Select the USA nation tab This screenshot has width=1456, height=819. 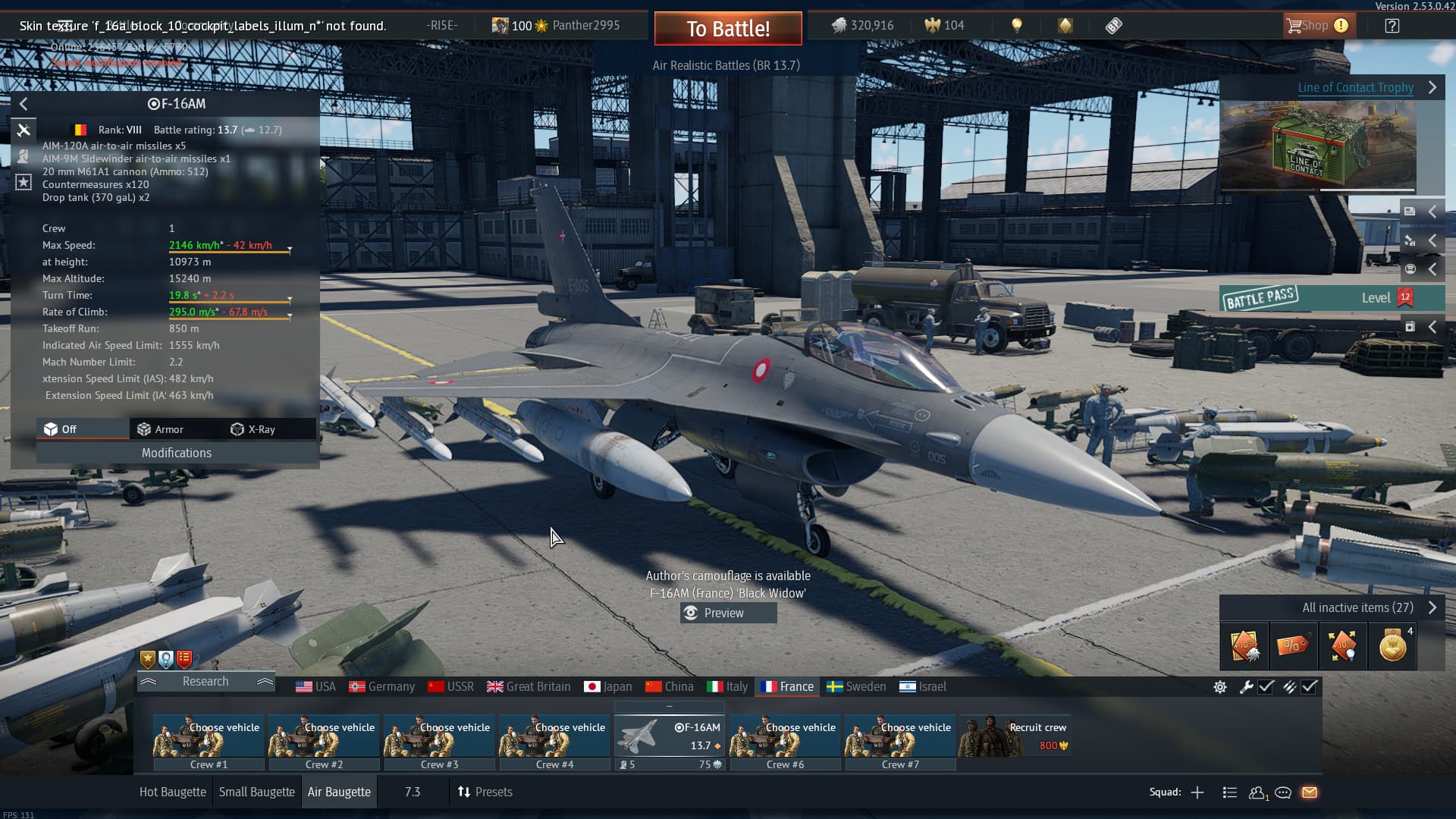pyautogui.click(x=315, y=686)
